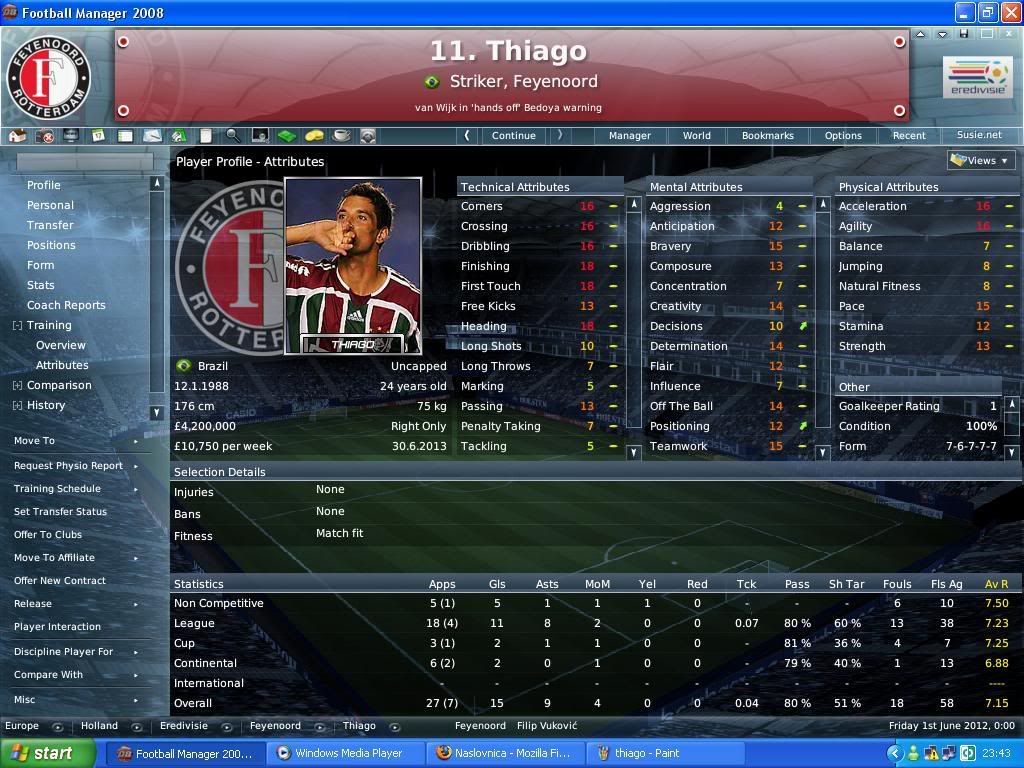This screenshot has height=768, width=1024.
Task: View the player's Positions page
Action: 51,245
